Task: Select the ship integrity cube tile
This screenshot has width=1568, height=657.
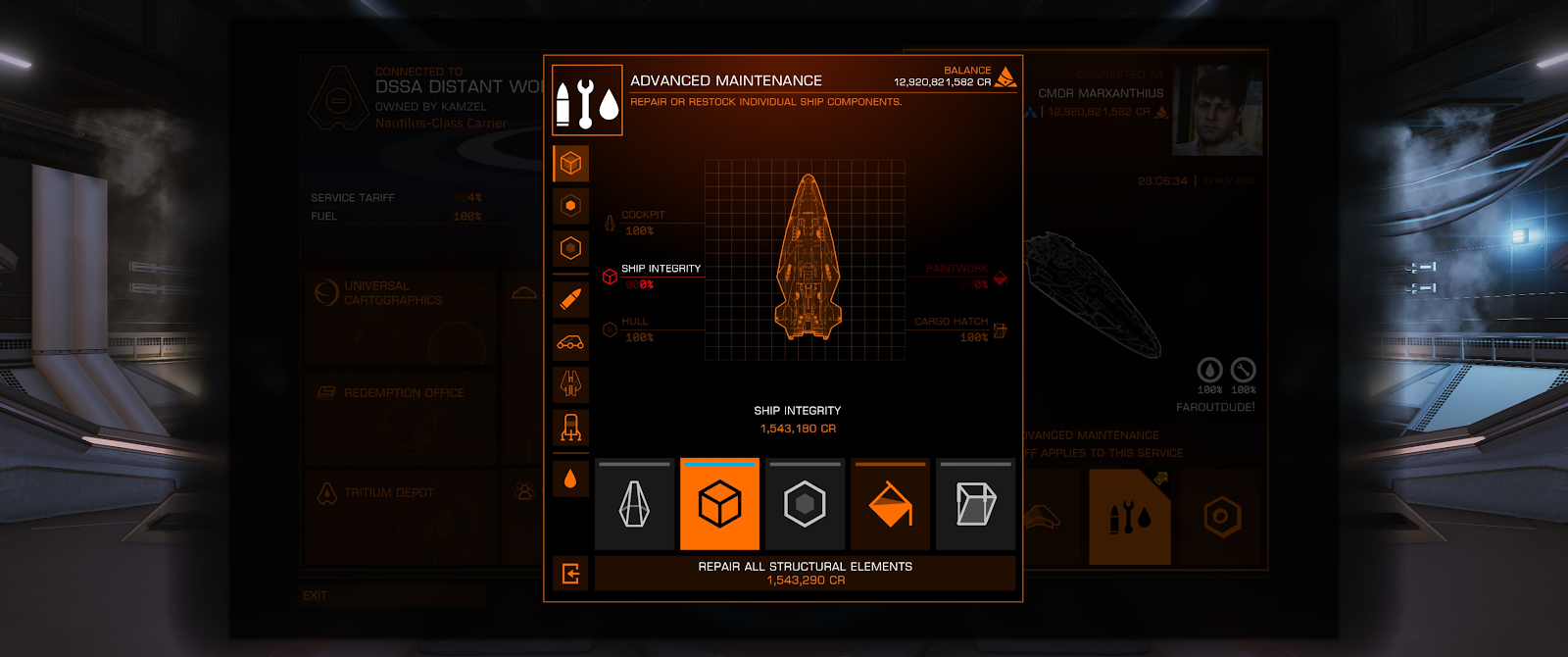Action: click(719, 504)
